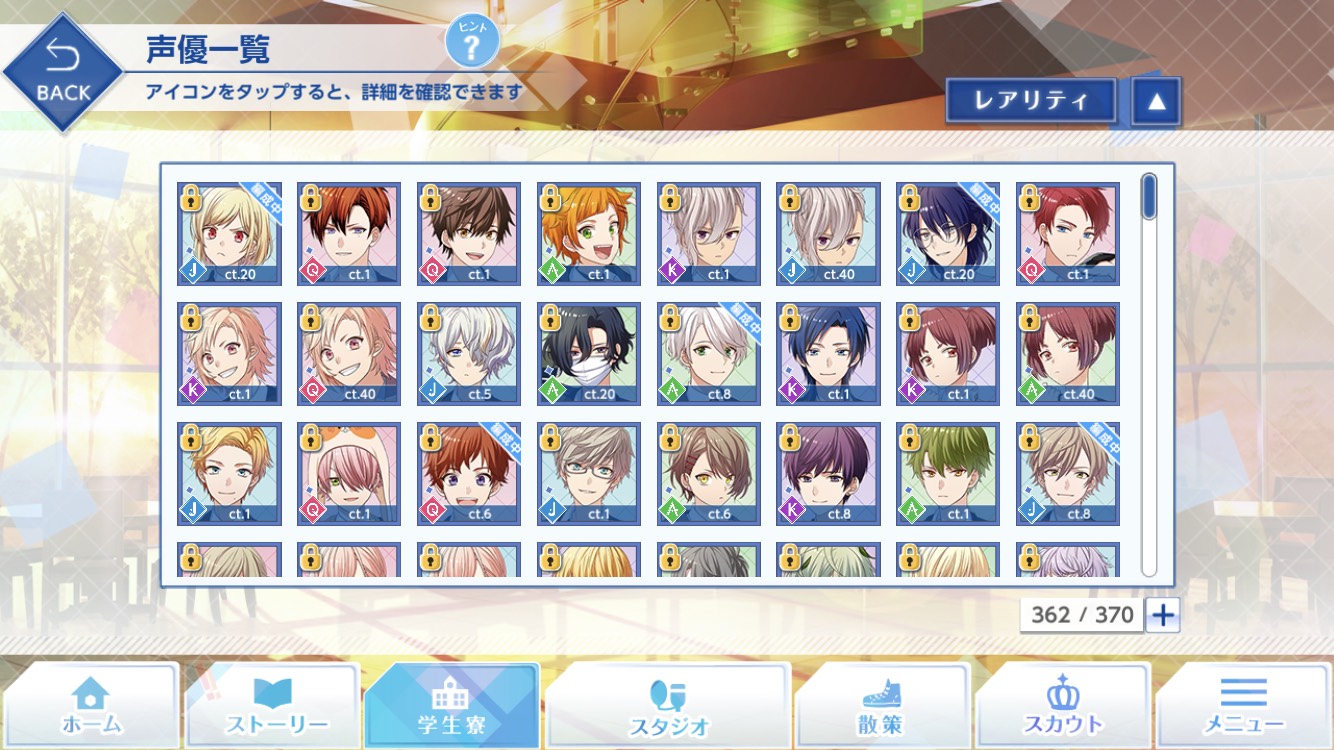Select the 学生寮 tab
Image resolution: width=1334 pixels, height=750 pixels.
tap(452, 706)
